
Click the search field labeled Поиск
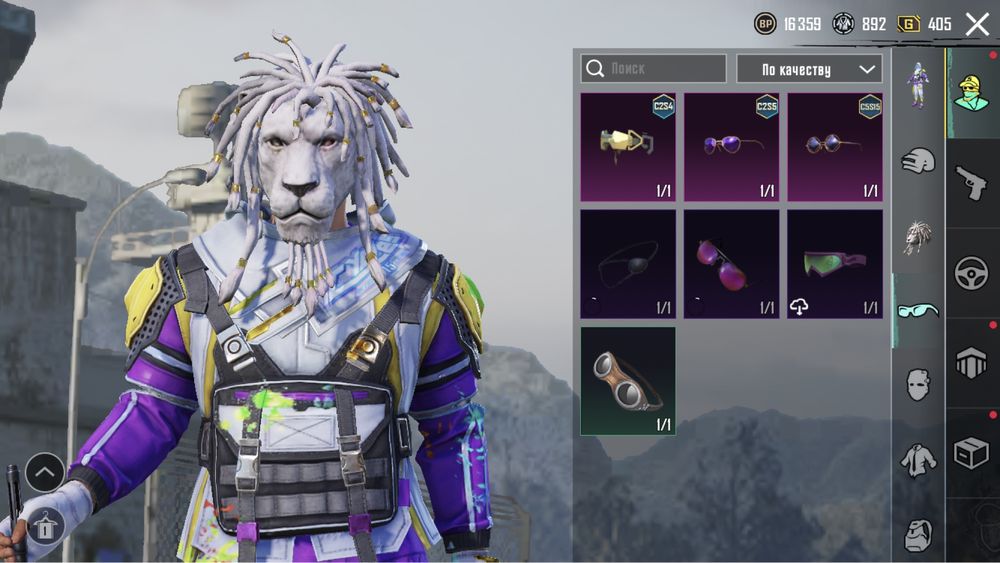654,69
